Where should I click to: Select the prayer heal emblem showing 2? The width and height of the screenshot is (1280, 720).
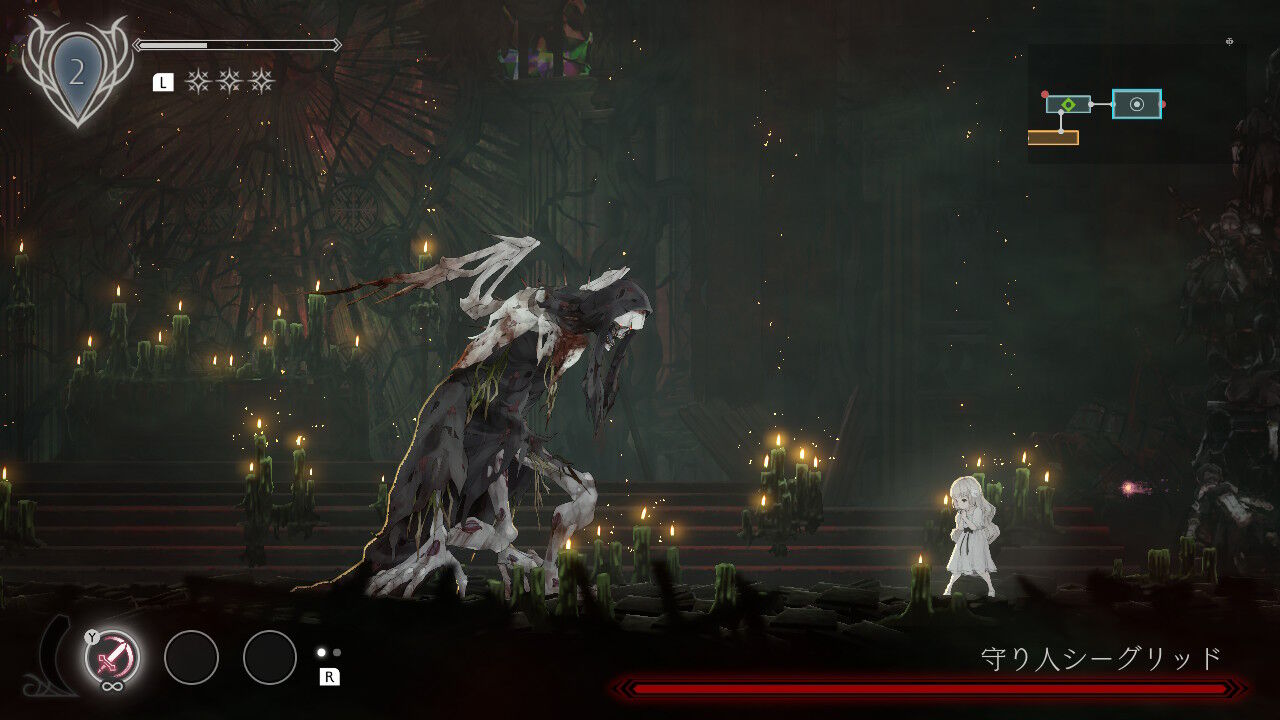pos(77,73)
